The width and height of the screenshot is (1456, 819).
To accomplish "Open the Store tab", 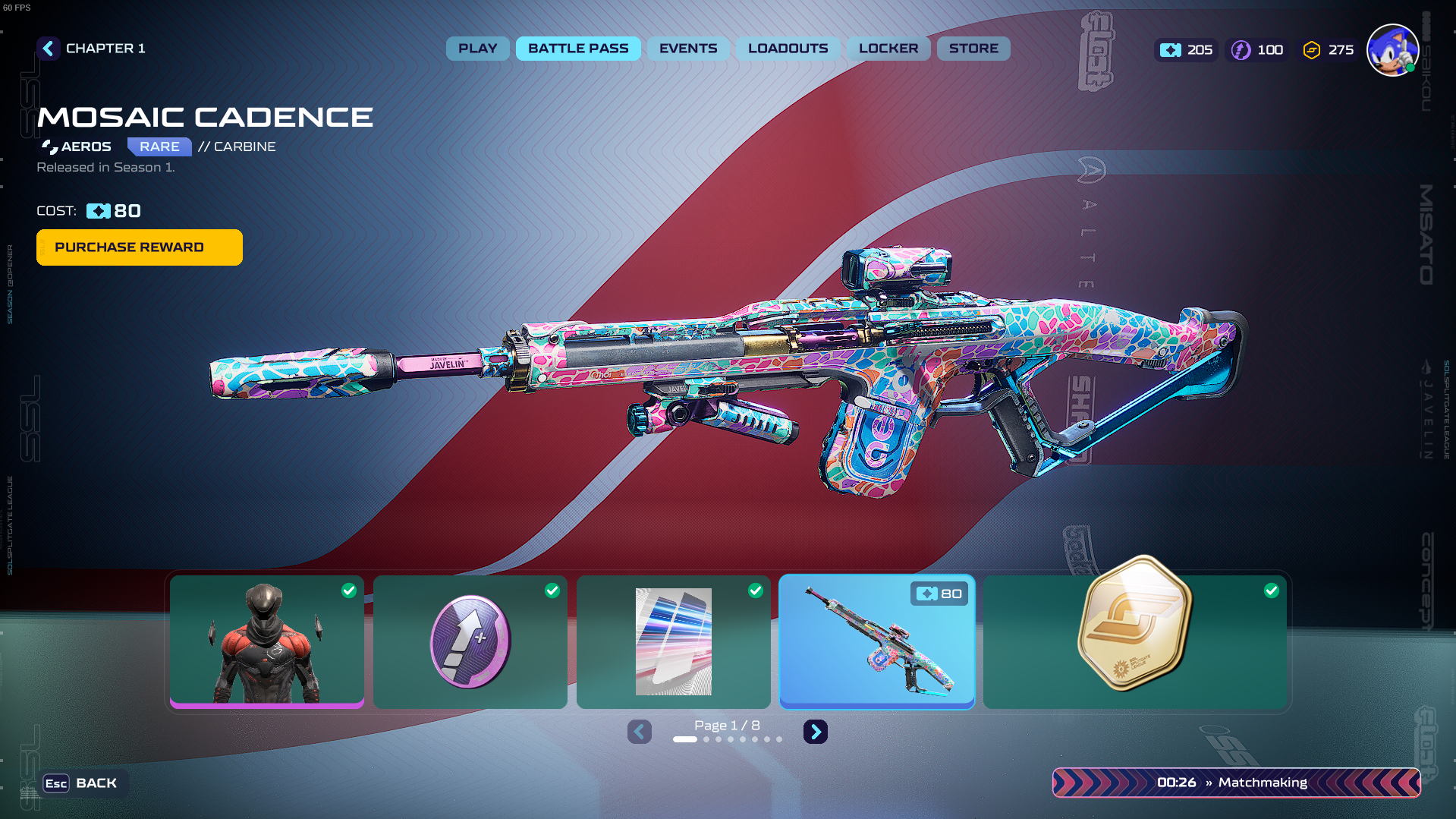I will [973, 49].
